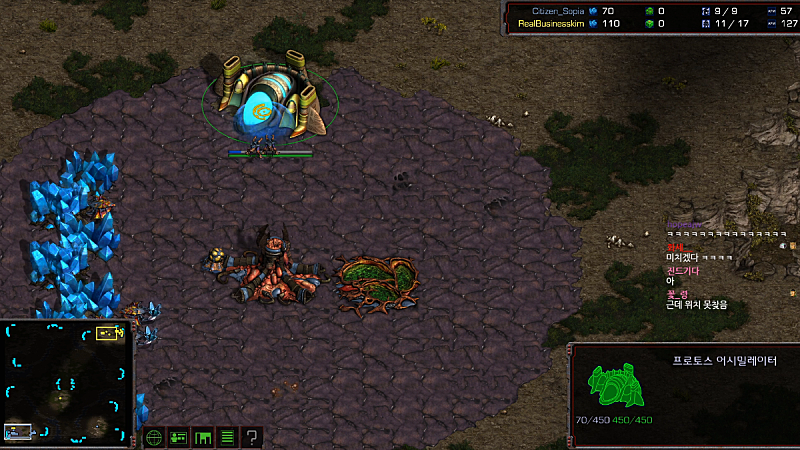Open the green list-lines menu button
Screen dimensions: 800x450
(x=227, y=437)
